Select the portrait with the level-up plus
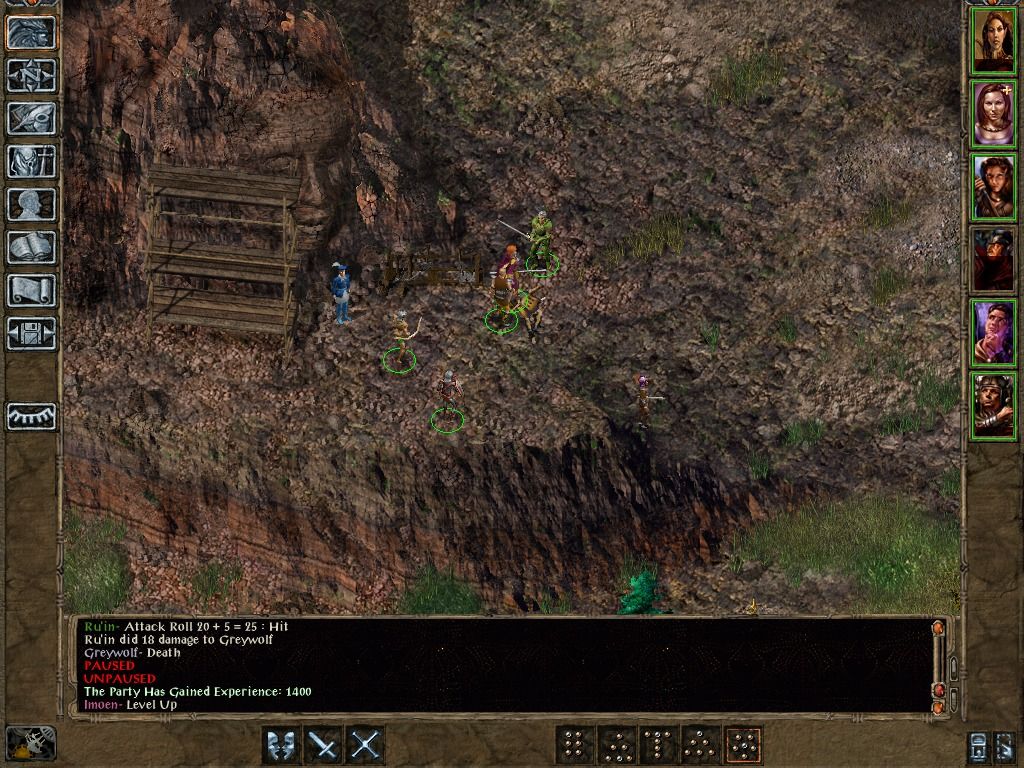 [x=993, y=114]
